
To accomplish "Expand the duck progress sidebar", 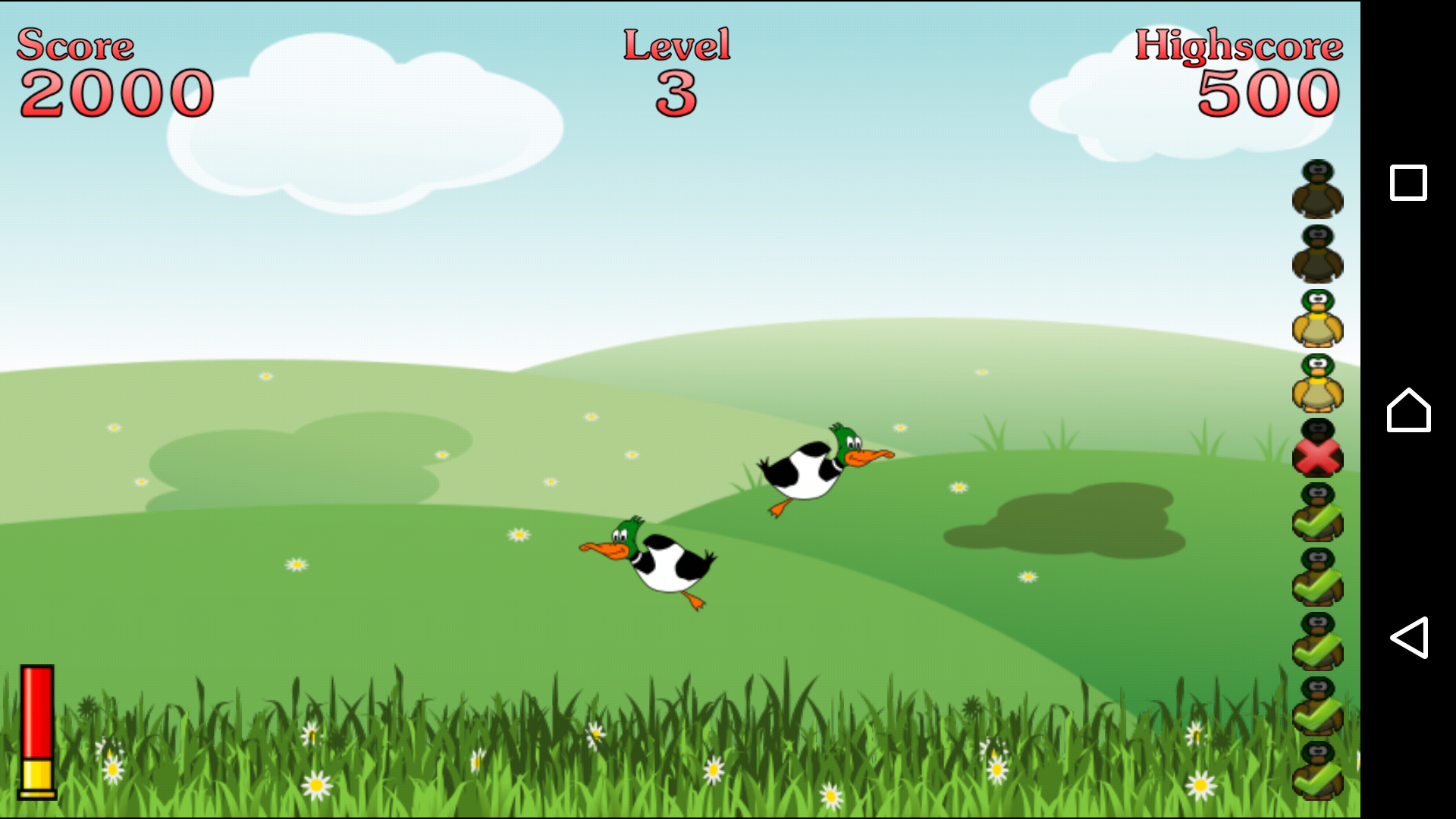I will point(1319,485).
